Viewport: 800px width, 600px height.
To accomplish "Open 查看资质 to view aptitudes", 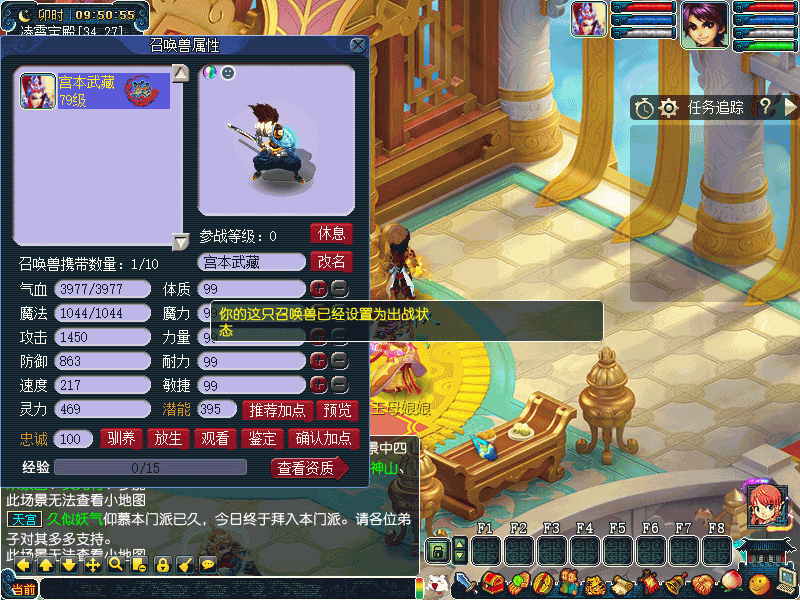I will (306, 468).
